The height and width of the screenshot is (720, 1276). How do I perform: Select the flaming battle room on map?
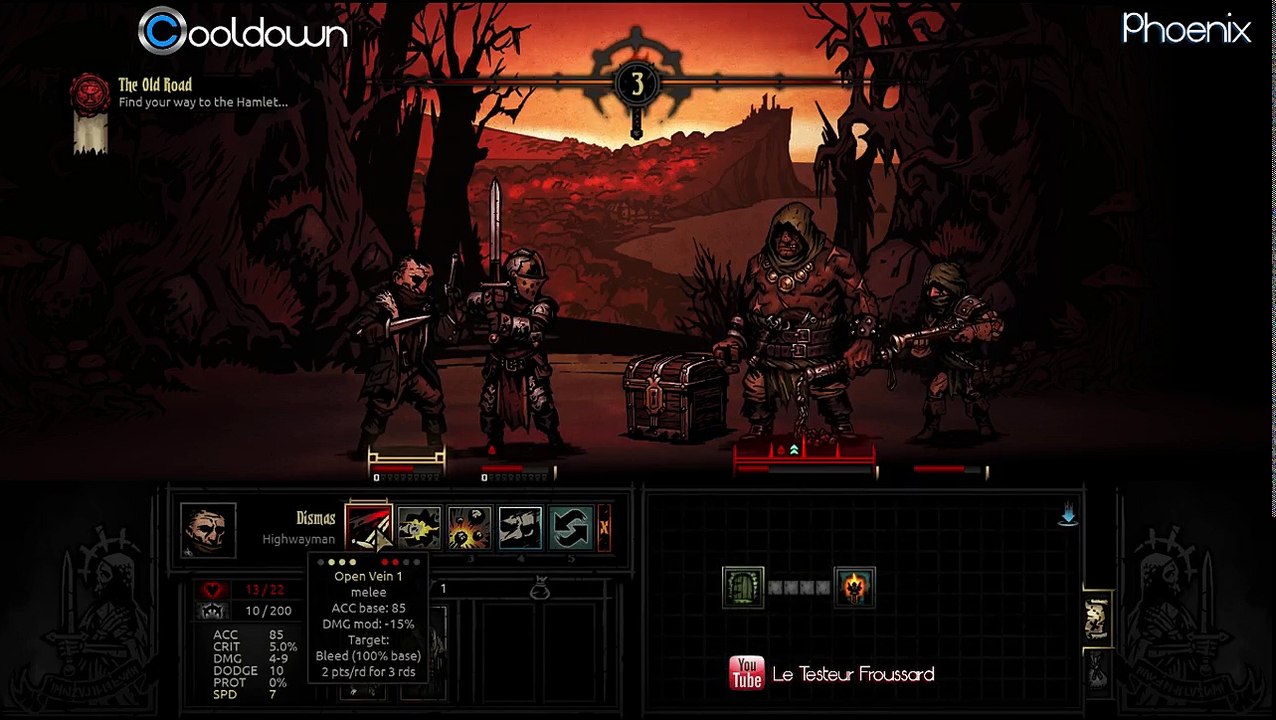point(855,587)
